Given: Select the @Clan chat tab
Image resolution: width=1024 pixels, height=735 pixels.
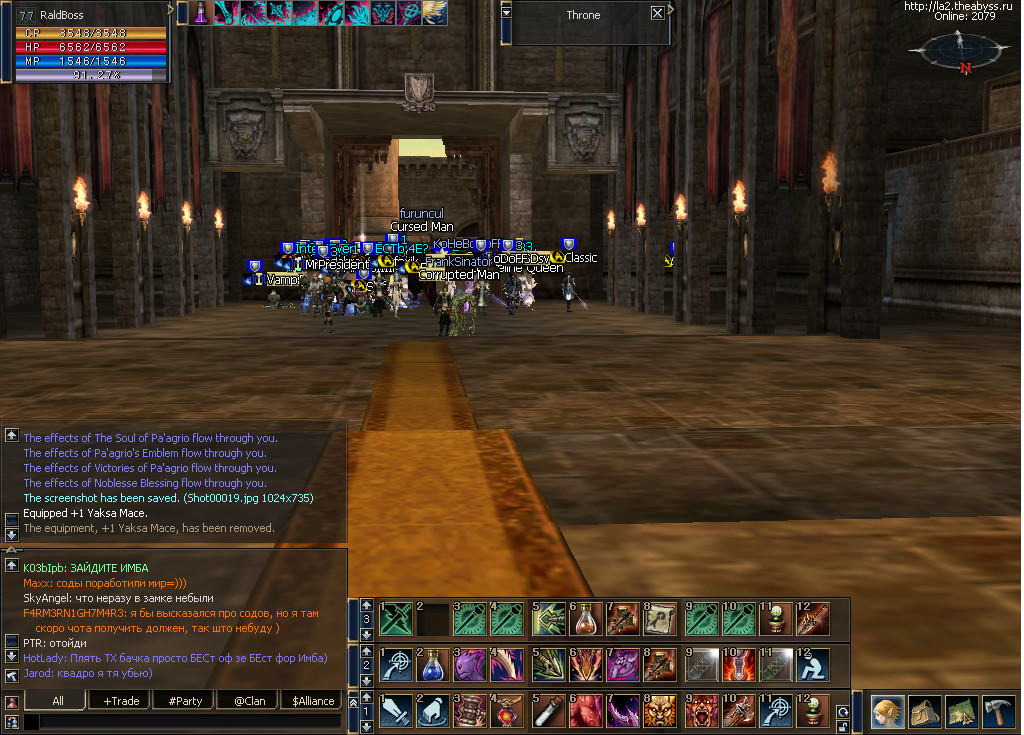Looking at the screenshot, I should point(249,701).
